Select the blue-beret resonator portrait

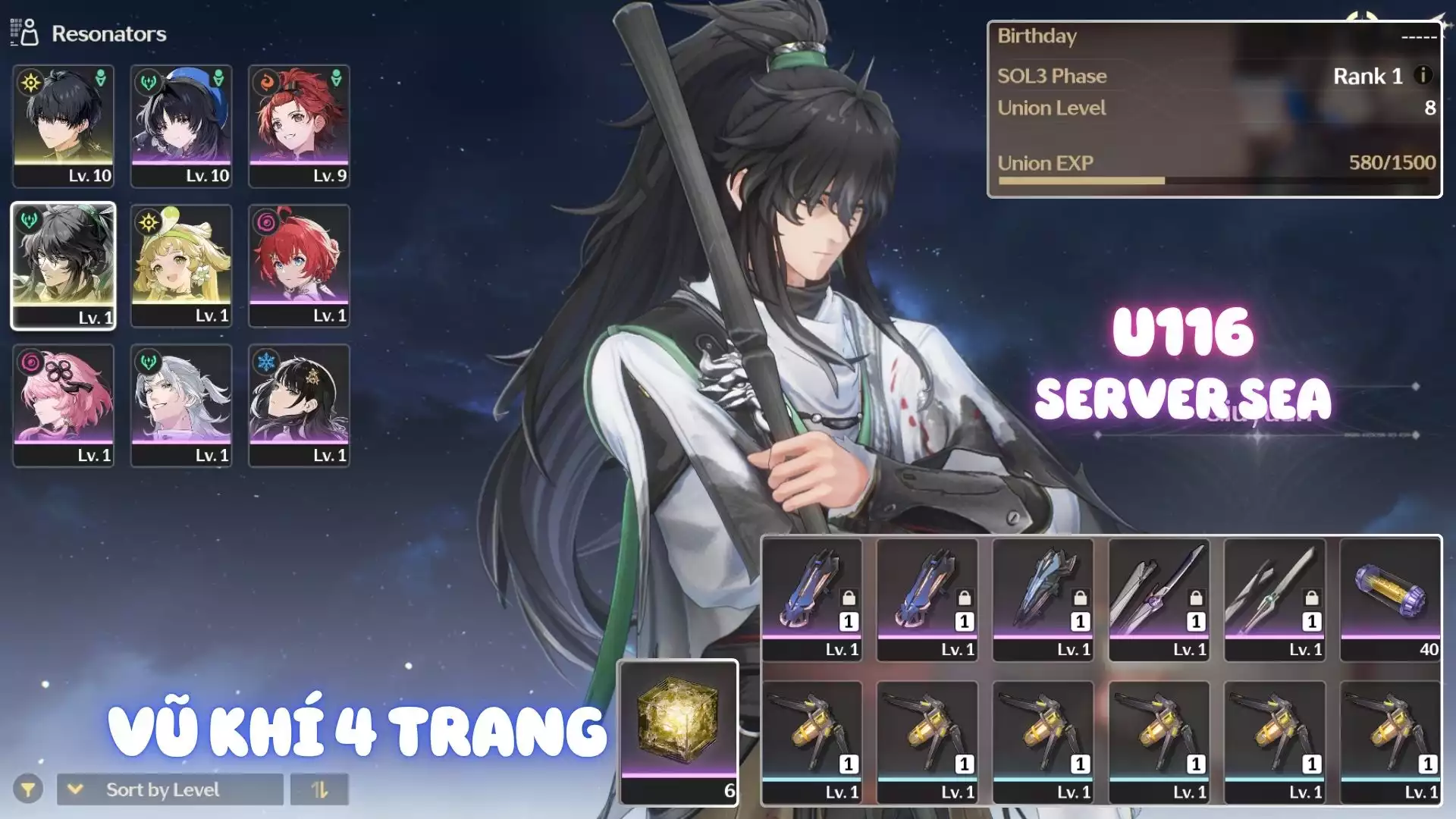click(181, 126)
